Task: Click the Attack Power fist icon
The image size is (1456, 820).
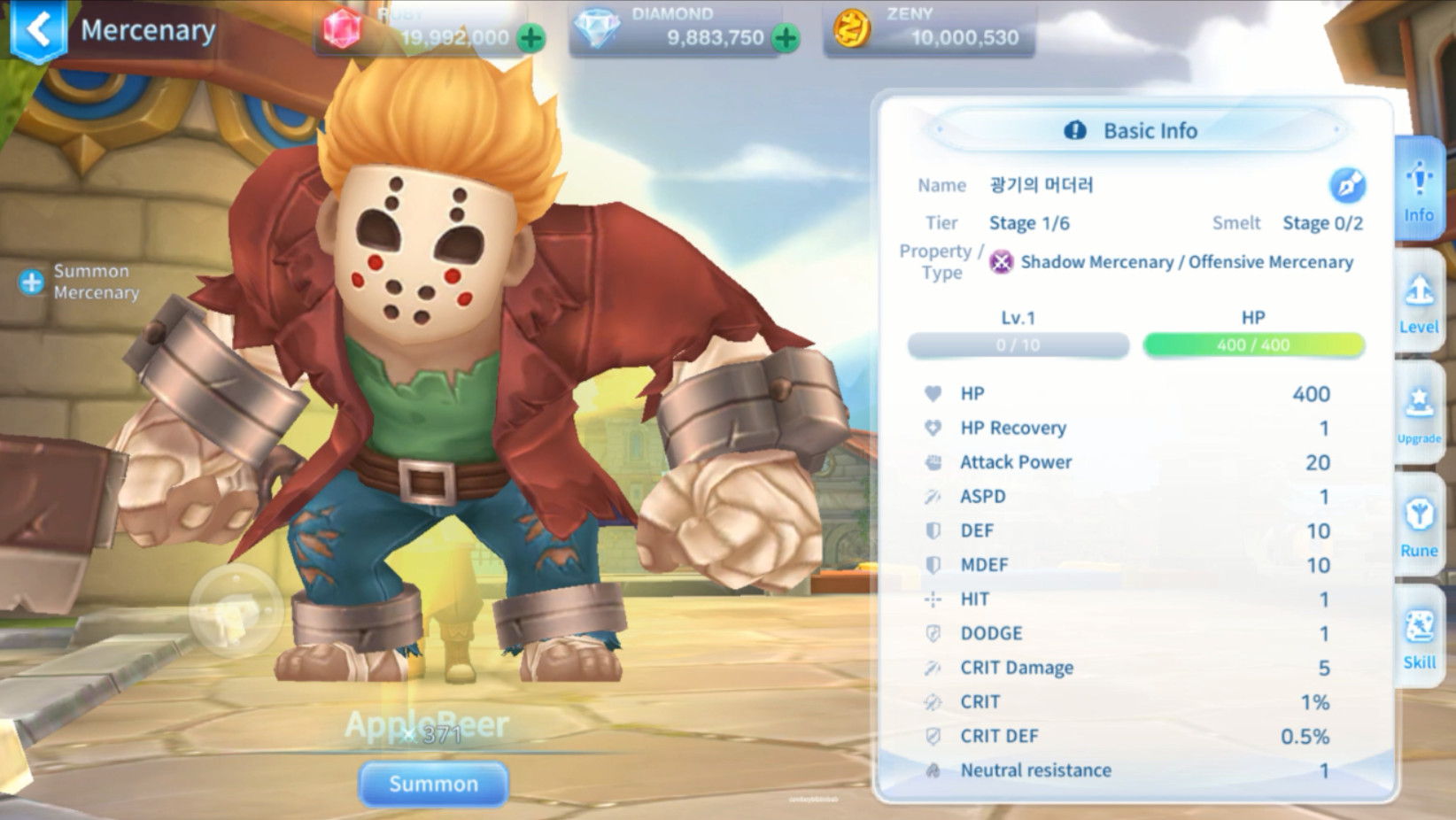Action: (932, 461)
